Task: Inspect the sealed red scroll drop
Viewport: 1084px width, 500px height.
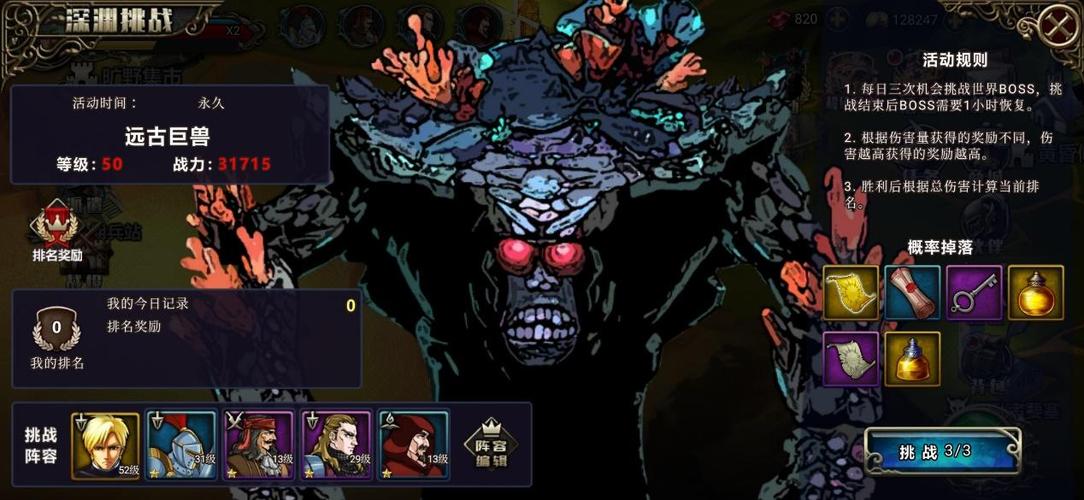Action: [912, 292]
